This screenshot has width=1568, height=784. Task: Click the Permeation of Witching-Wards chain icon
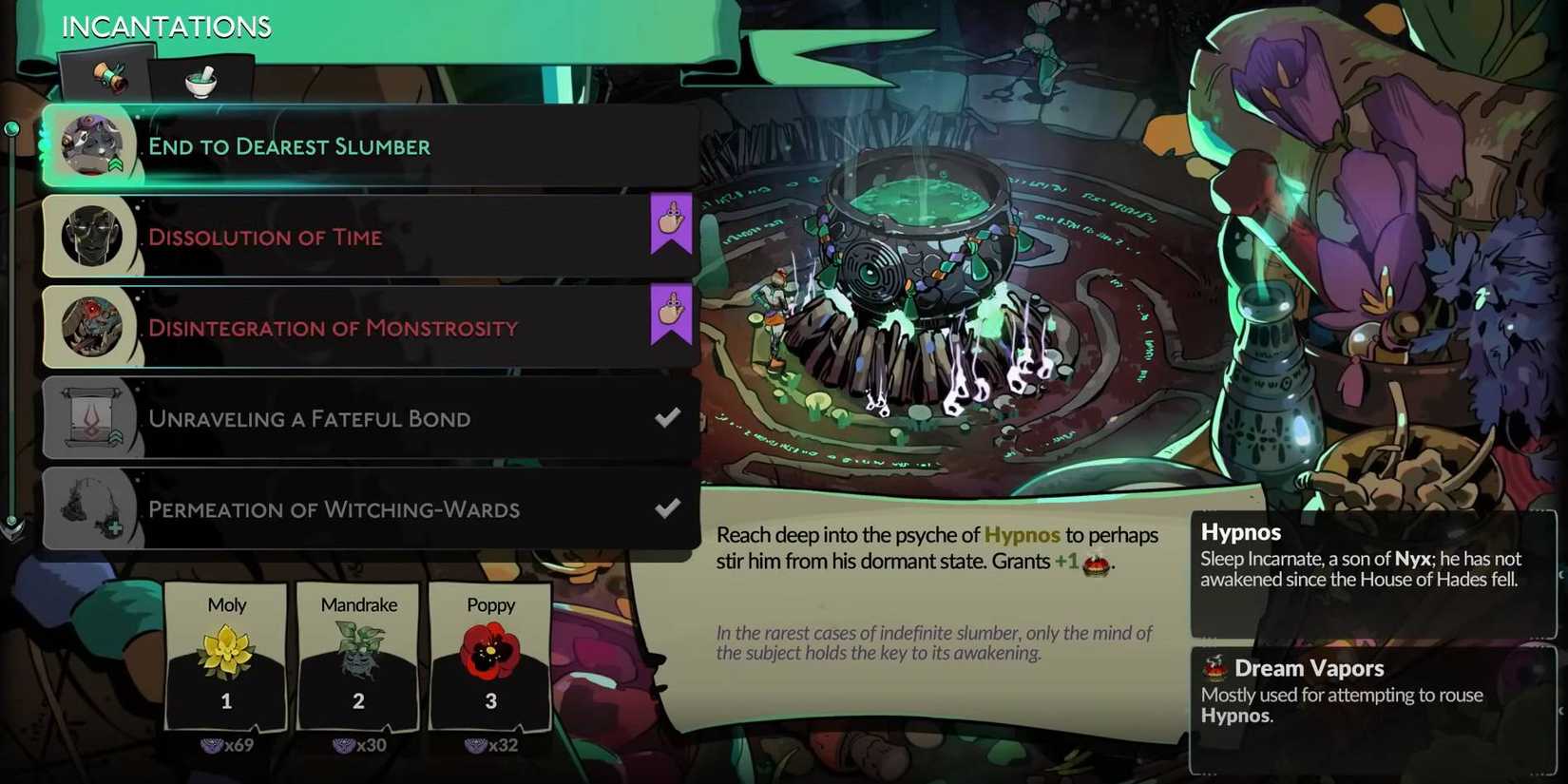point(90,507)
